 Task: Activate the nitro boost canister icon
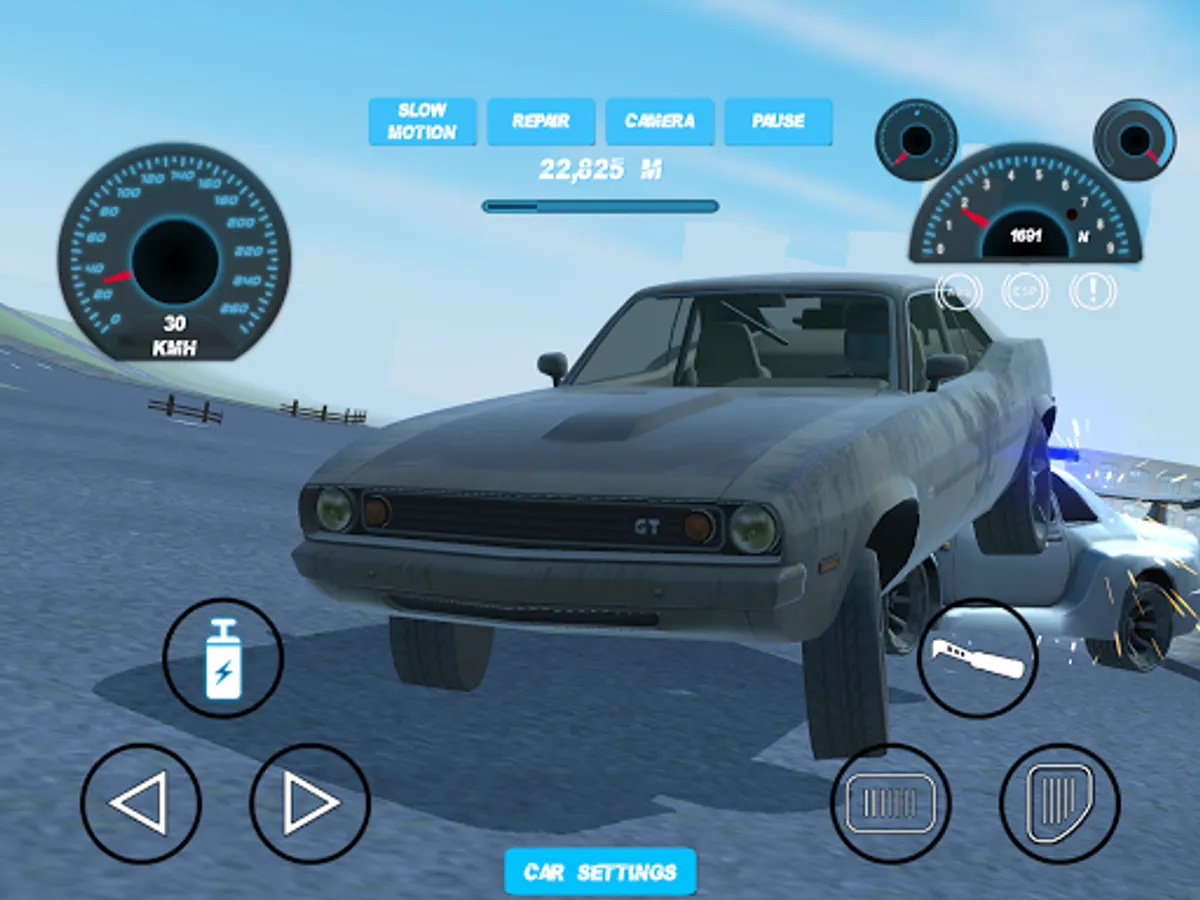point(223,658)
